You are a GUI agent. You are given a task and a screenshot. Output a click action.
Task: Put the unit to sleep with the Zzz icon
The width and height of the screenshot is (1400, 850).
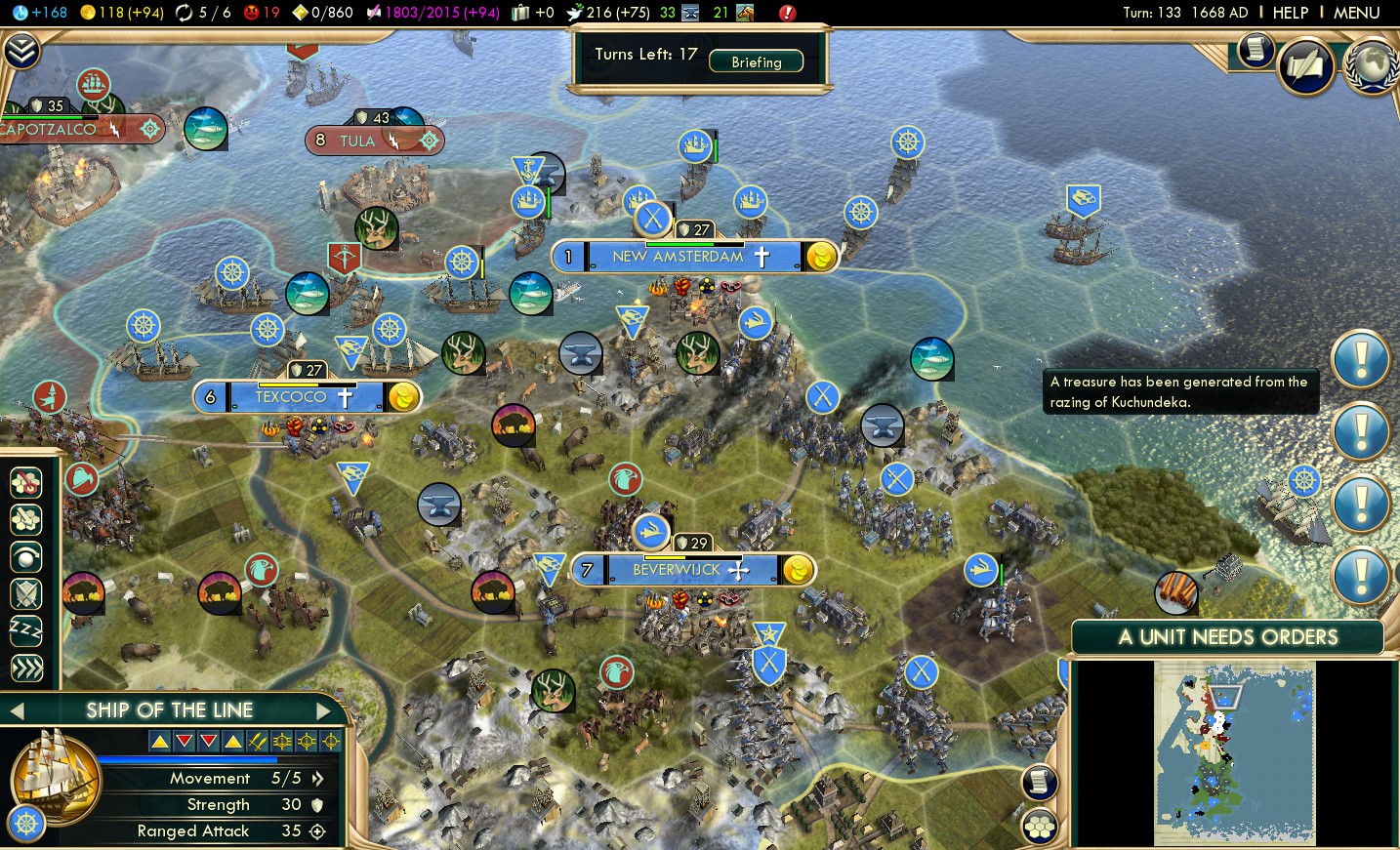tap(26, 630)
